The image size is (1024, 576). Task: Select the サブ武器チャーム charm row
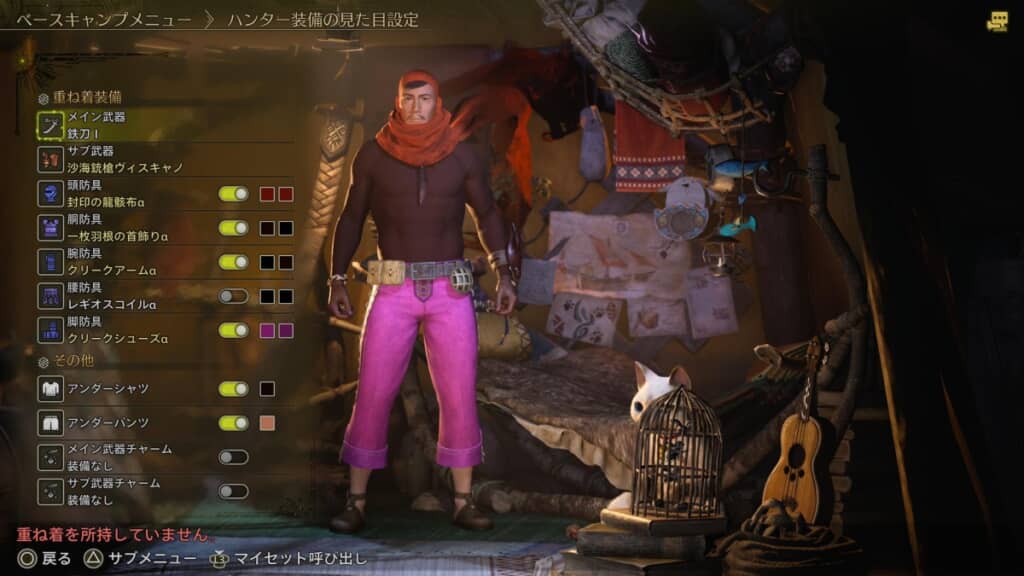click(x=110, y=491)
